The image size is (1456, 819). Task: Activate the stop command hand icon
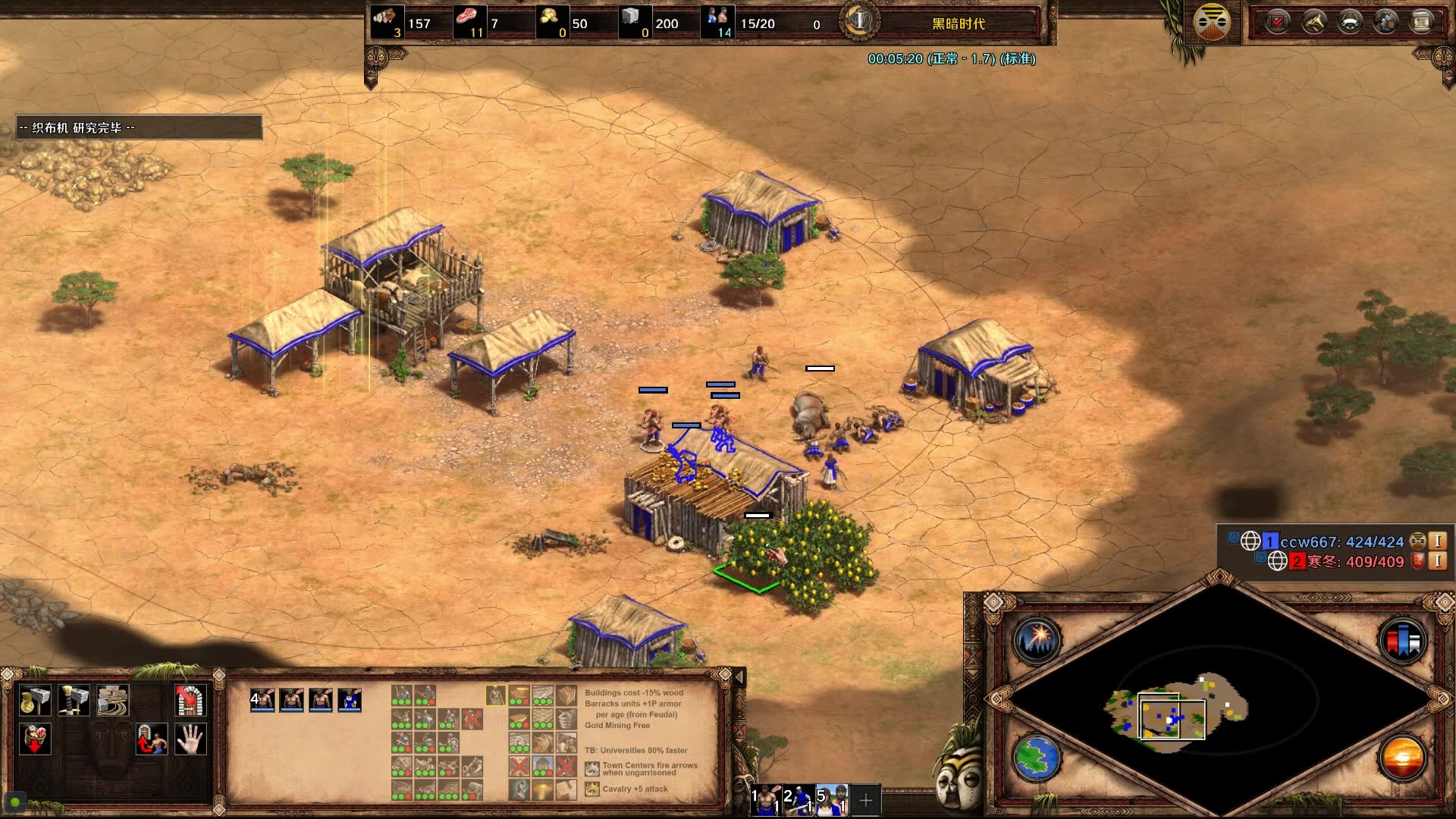point(190,739)
